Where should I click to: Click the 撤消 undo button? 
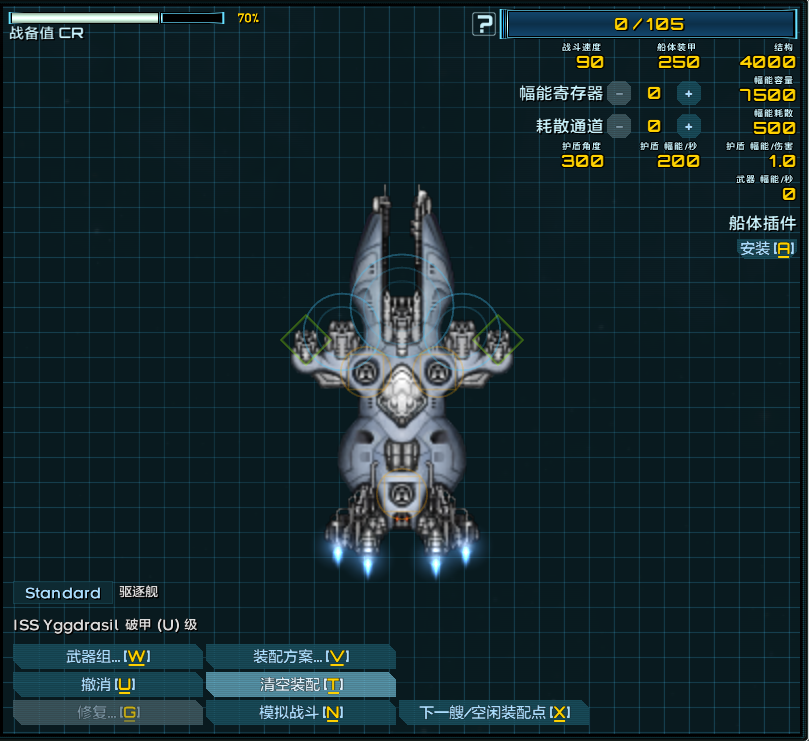(x=107, y=684)
